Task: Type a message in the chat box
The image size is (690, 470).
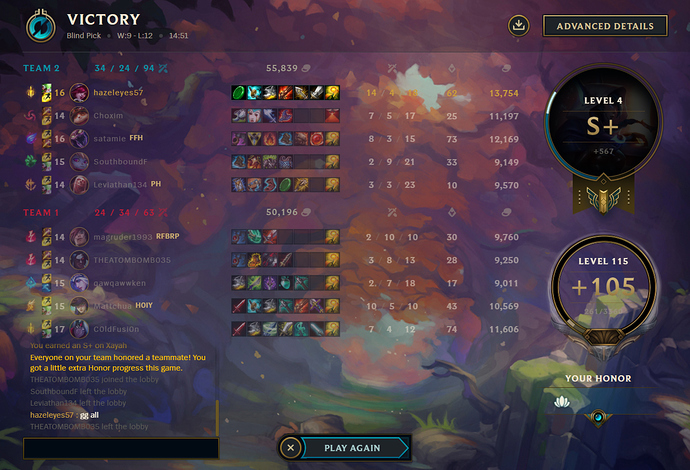Action: tap(120, 448)
